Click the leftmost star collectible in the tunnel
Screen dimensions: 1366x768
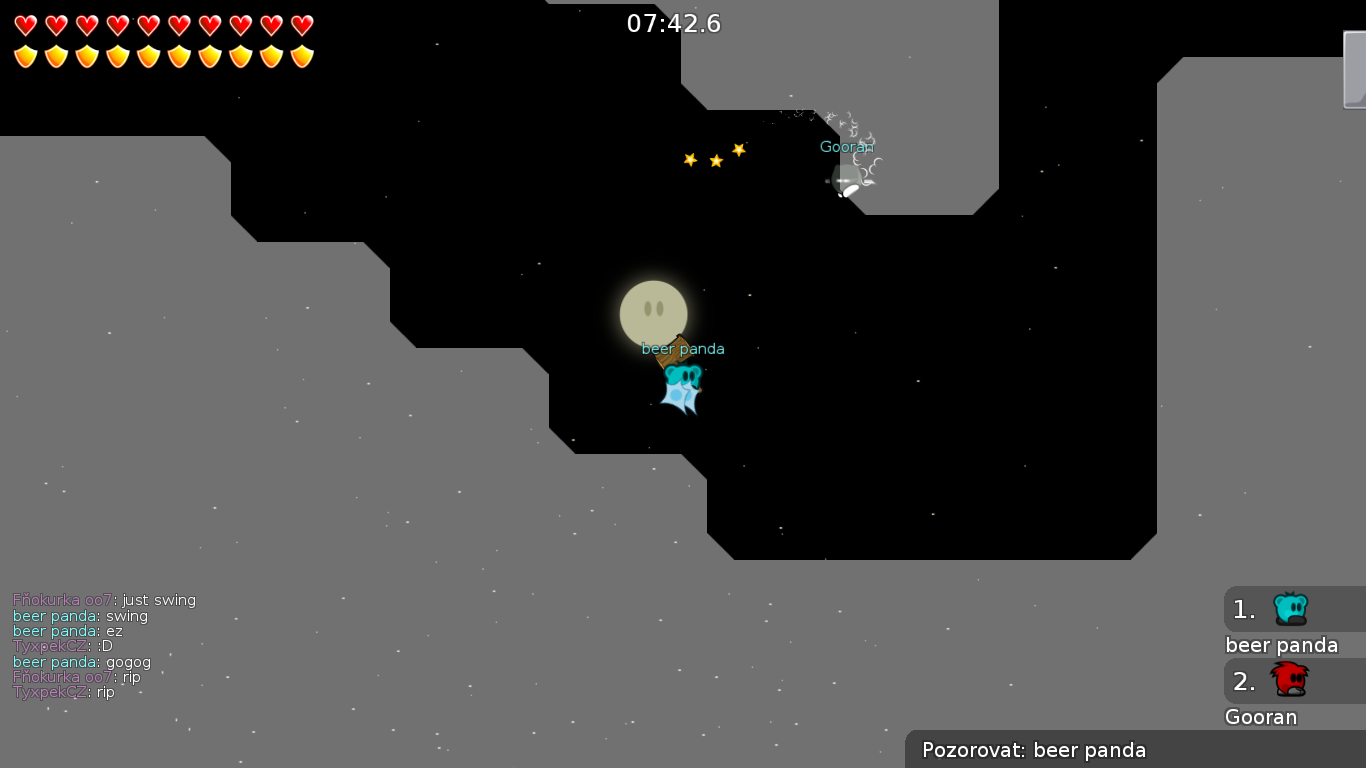690,158
